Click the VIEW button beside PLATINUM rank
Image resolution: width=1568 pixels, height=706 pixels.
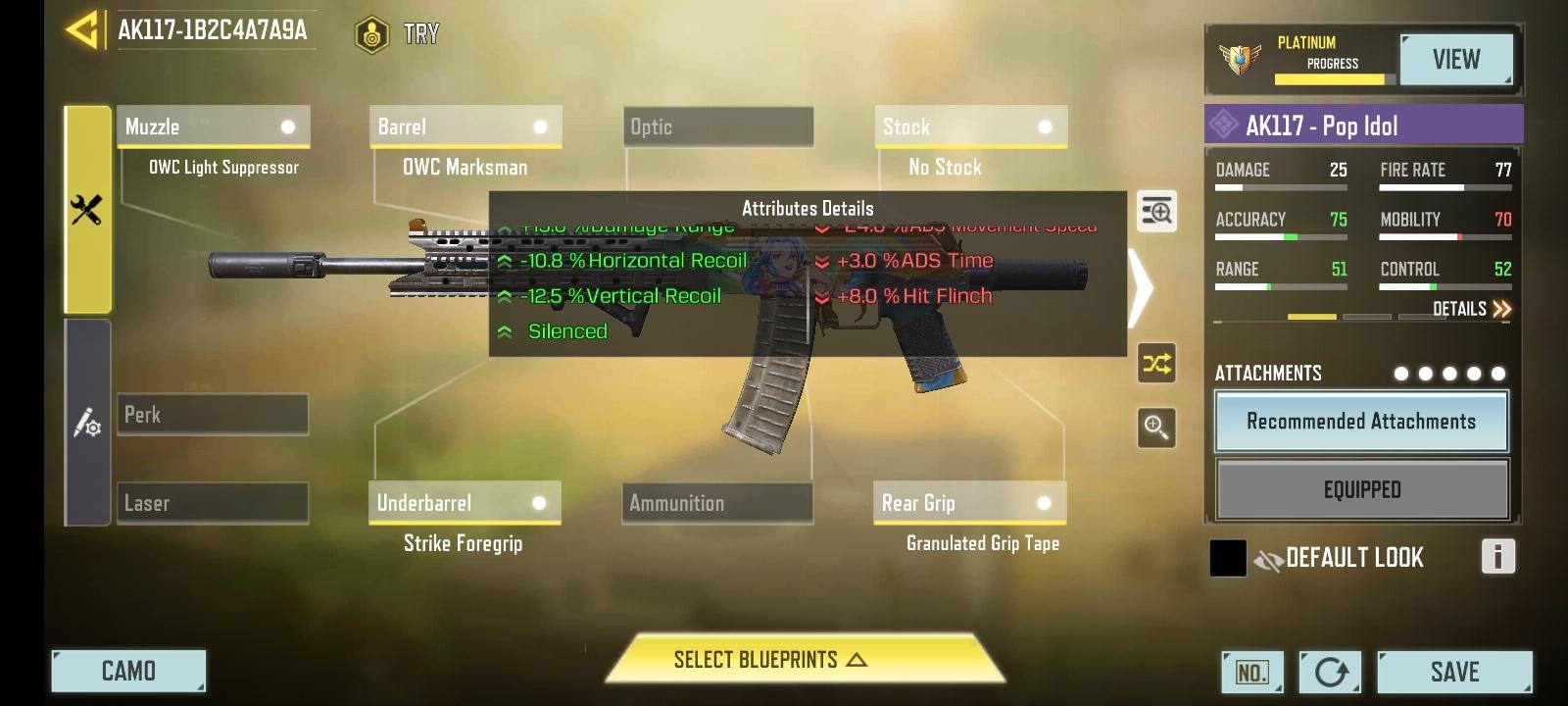point(1456,59)
